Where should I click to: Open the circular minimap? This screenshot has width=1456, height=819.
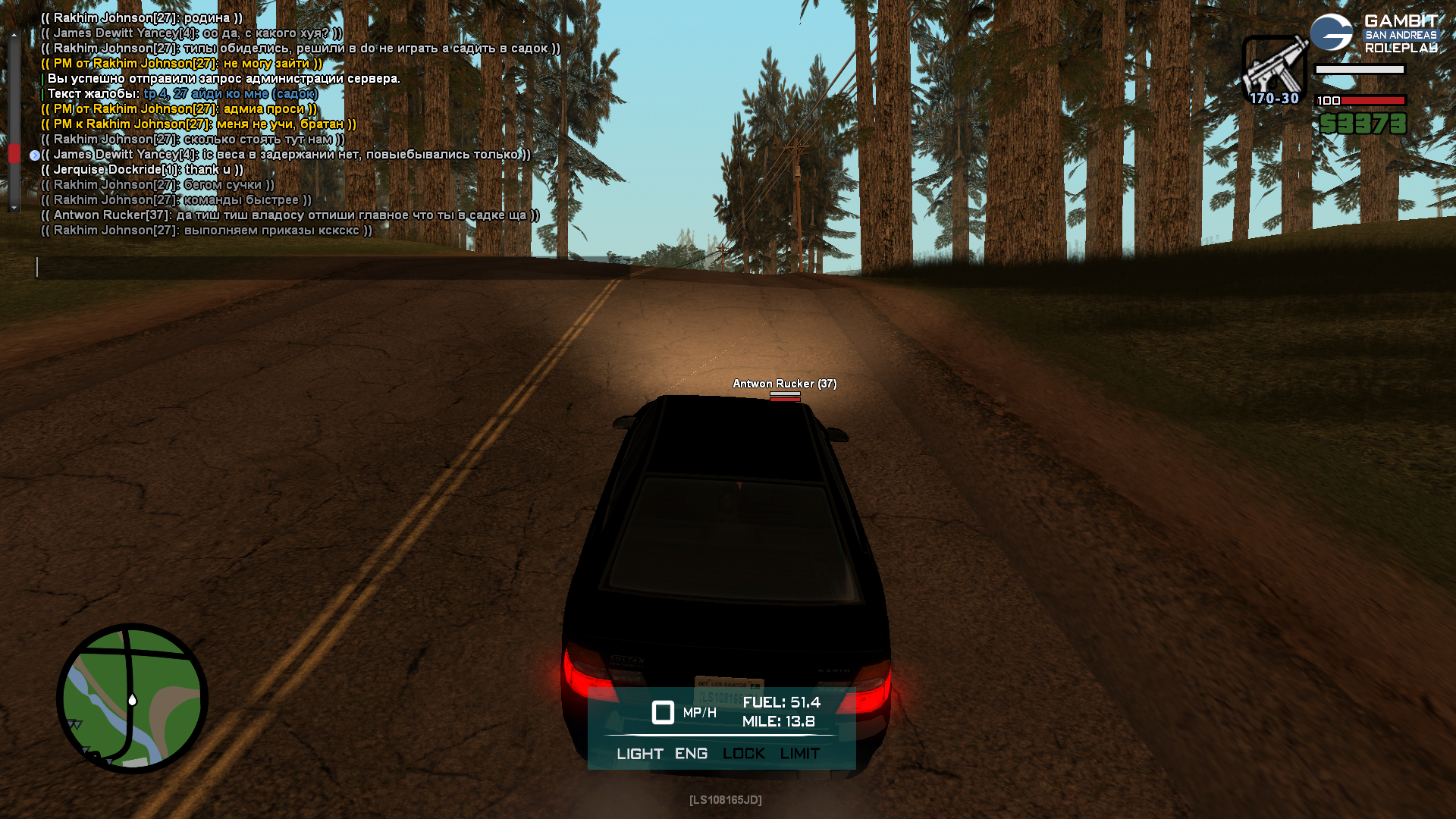point(133,698)
